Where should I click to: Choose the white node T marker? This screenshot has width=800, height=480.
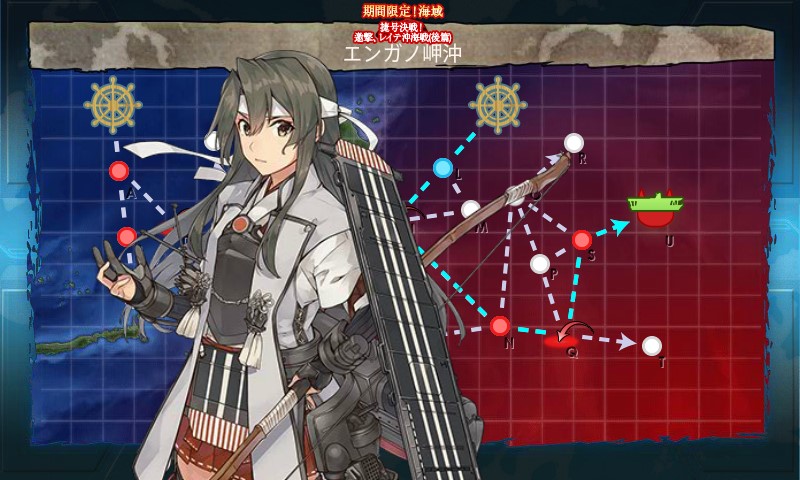click(651, 346)
